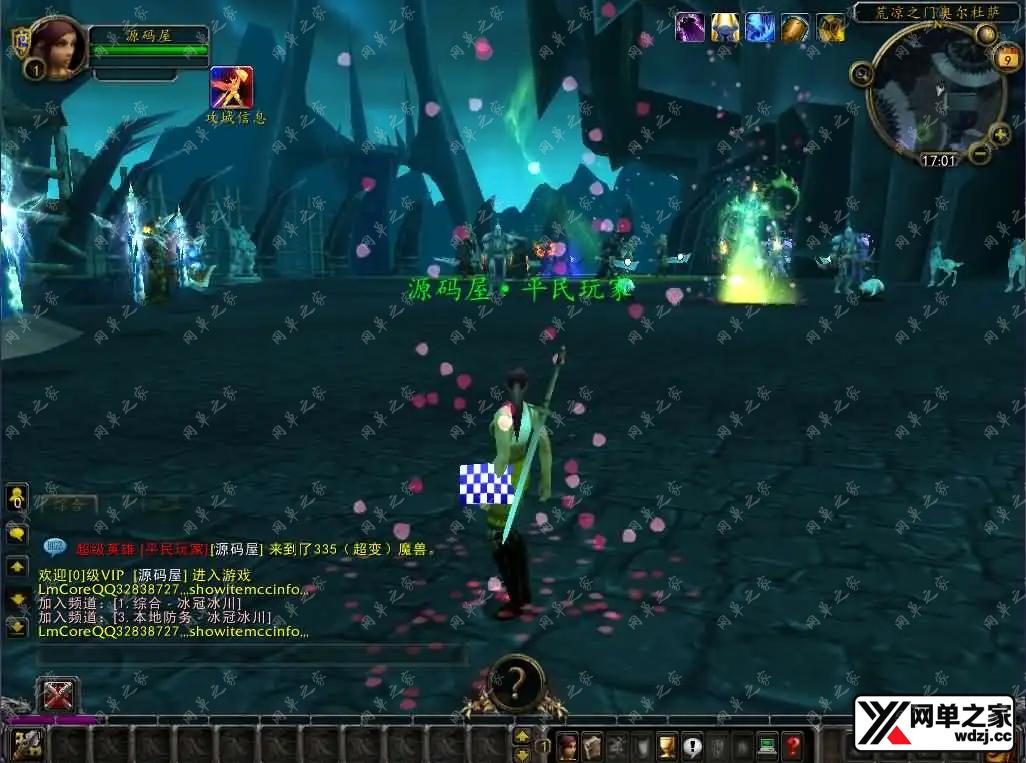1026x763 pixels.
Task: Open the quest log exclamation mark button
Action: [692, 746]
